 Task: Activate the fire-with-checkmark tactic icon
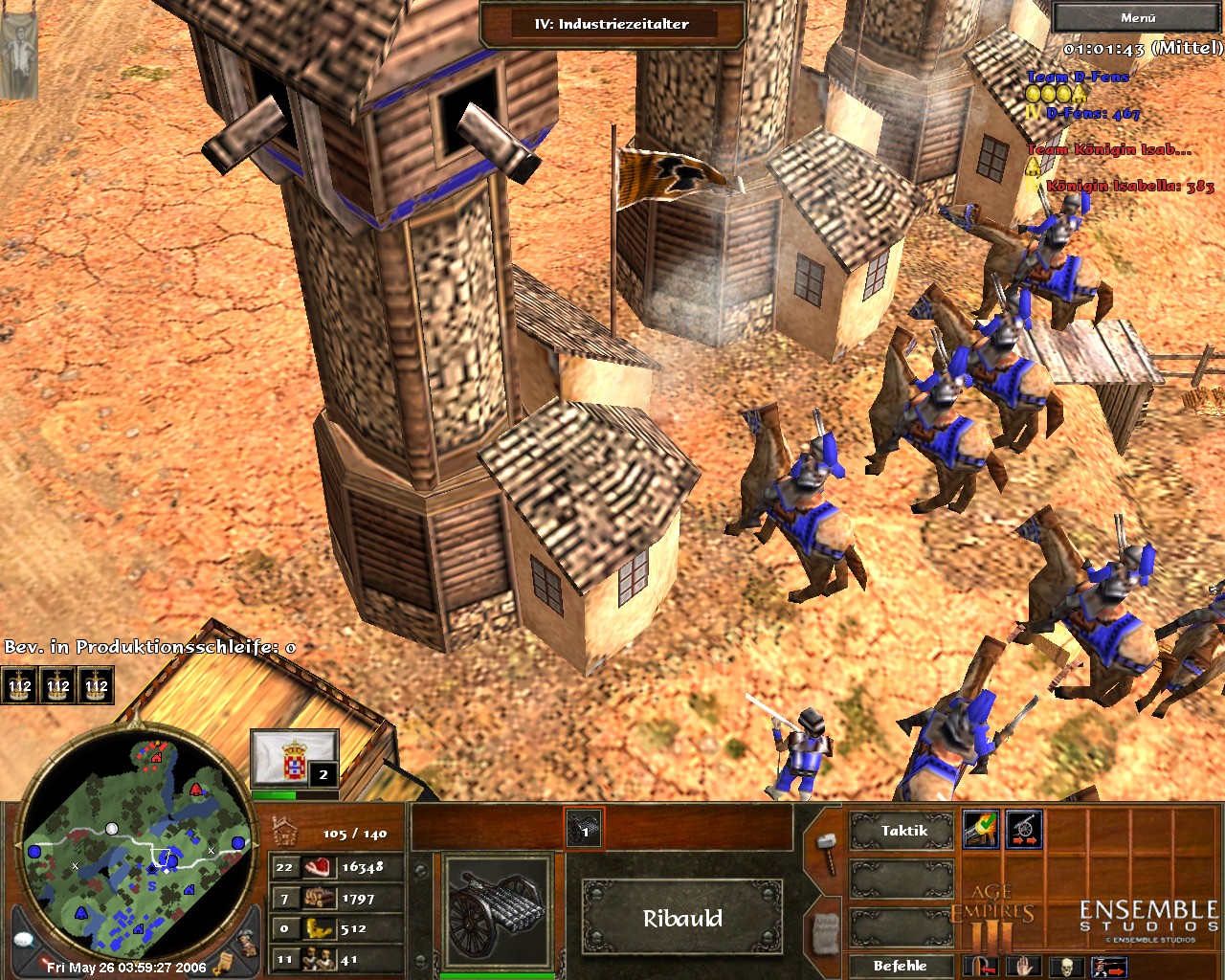click(x=981, y=830)
